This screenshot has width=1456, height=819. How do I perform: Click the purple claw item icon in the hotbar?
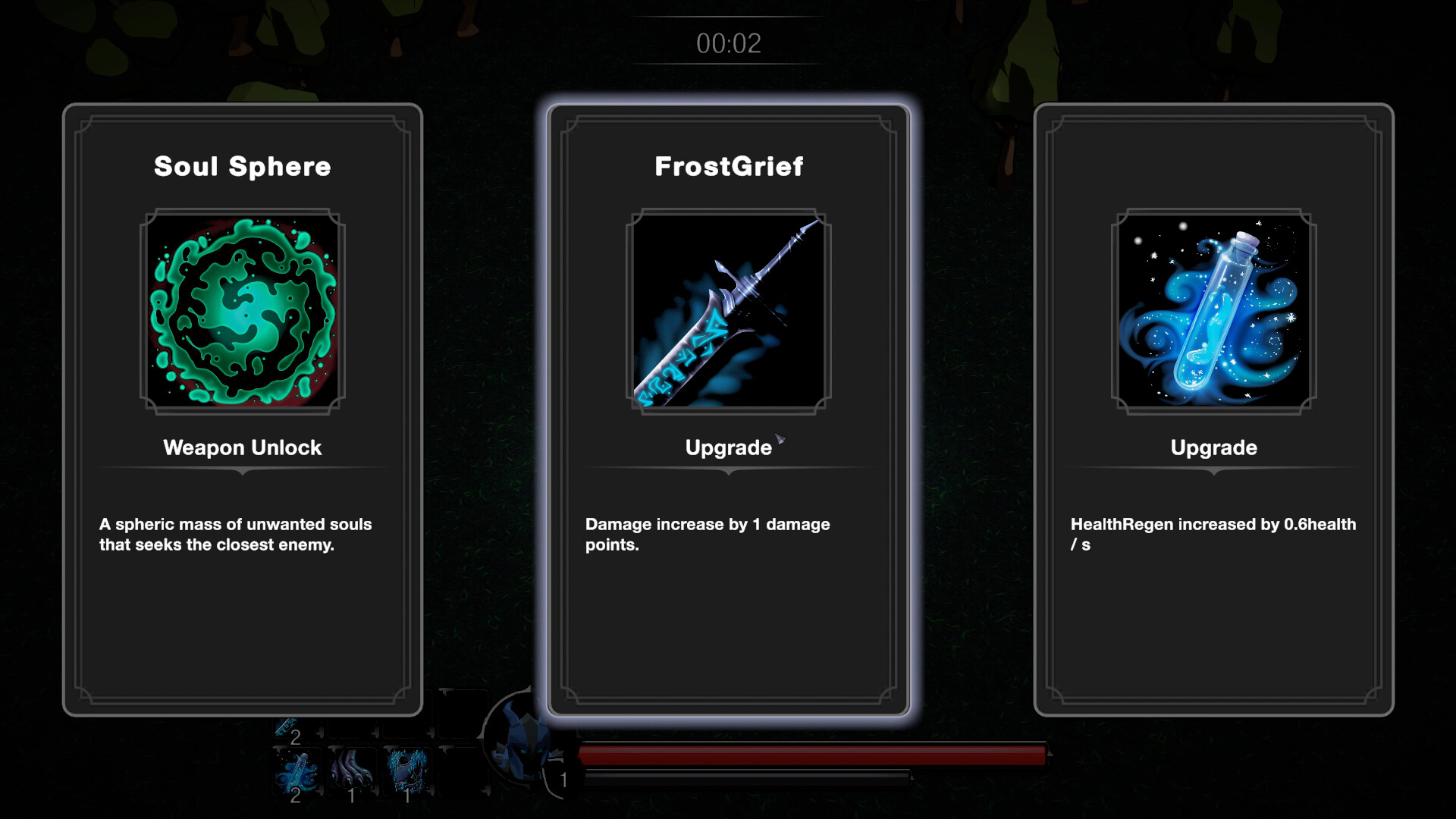353,767
